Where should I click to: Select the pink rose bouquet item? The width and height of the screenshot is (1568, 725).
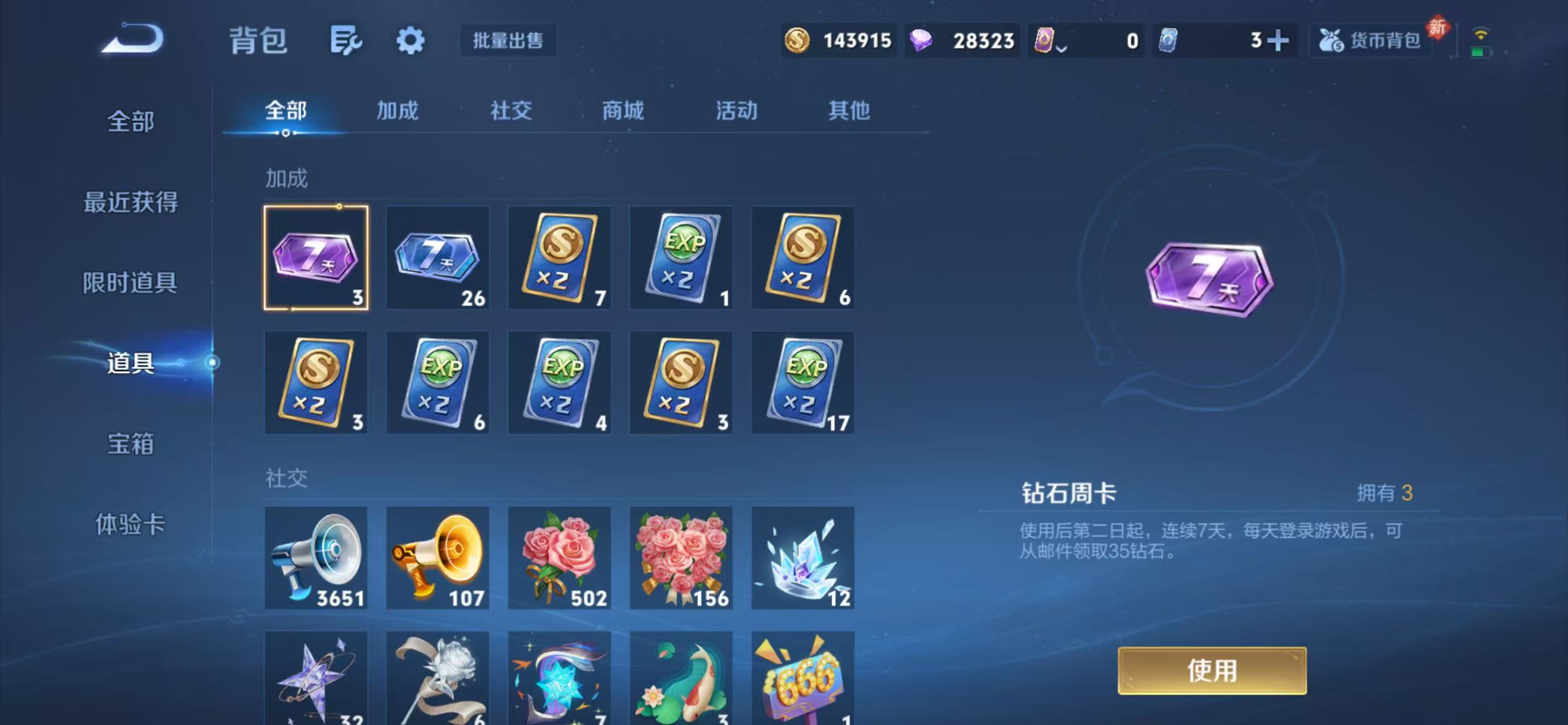[559, 556]
